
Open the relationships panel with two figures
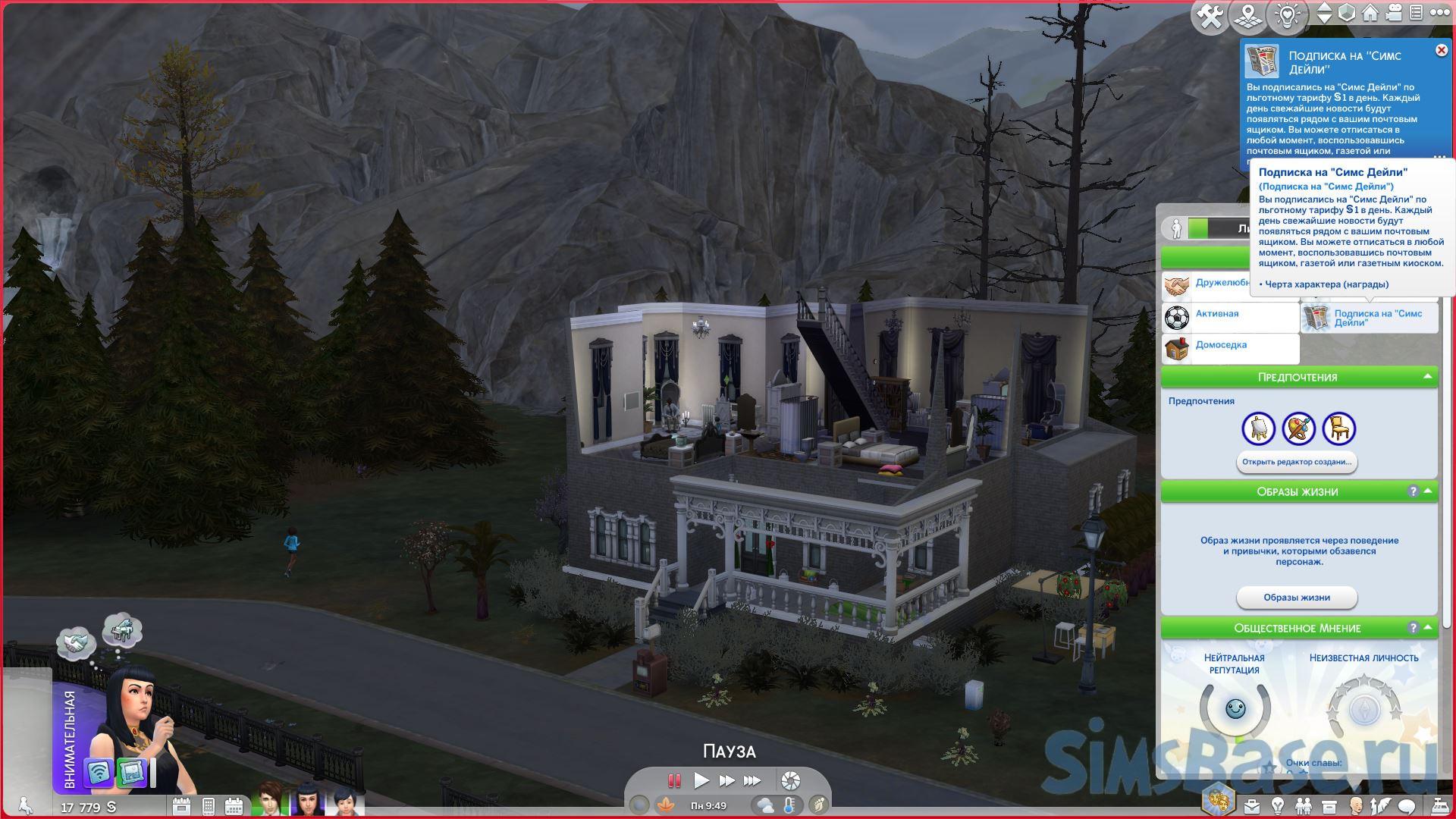click(1303, 805)
